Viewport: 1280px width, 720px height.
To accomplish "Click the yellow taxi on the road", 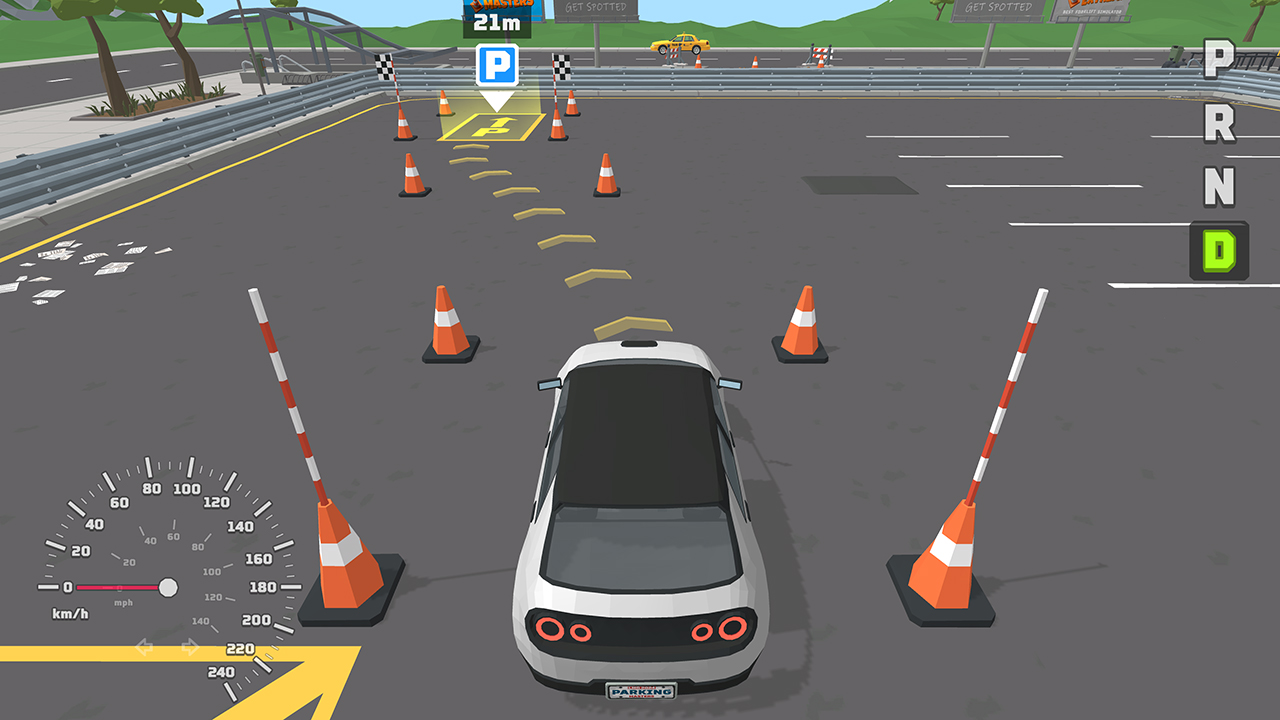I will 680,43.
